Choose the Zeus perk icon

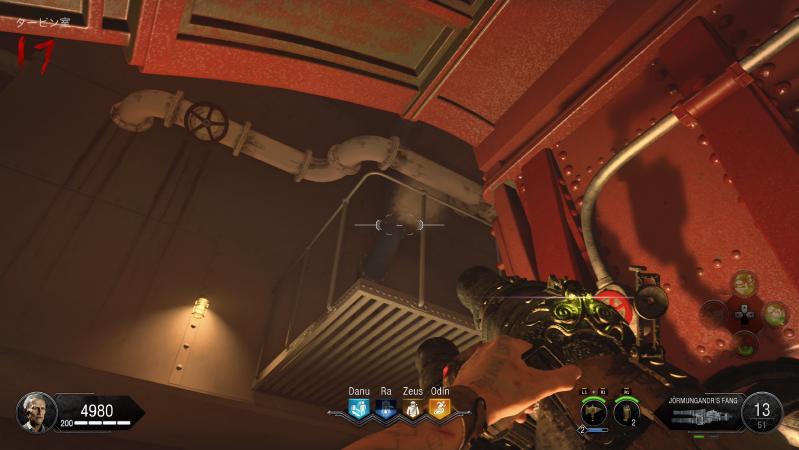point(413,408)
